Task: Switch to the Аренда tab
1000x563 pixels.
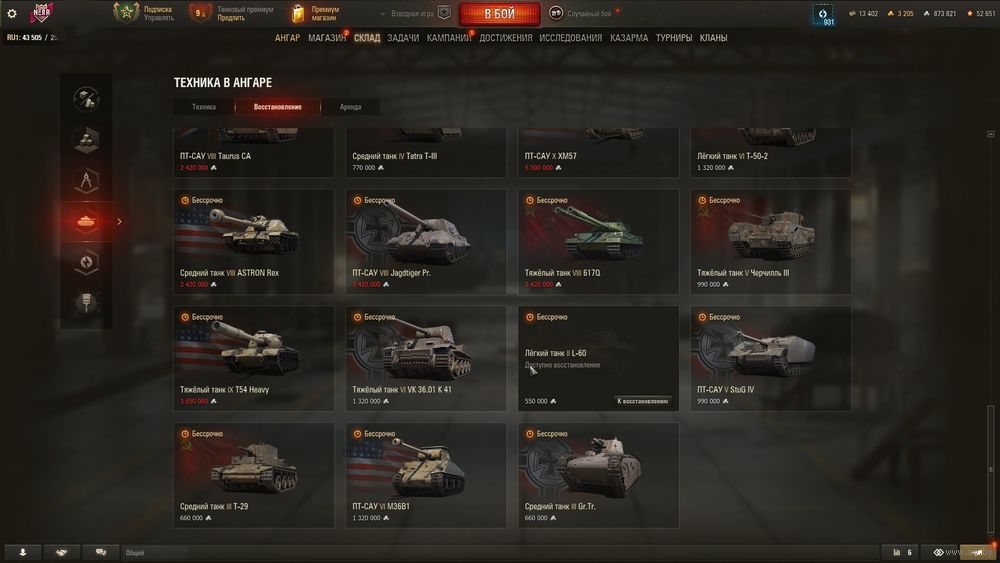Action: coord(350,107)
